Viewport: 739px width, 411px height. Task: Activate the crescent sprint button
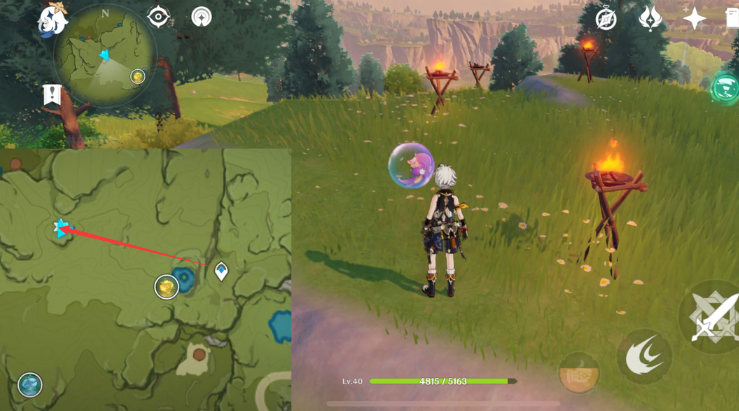[643, 357]
